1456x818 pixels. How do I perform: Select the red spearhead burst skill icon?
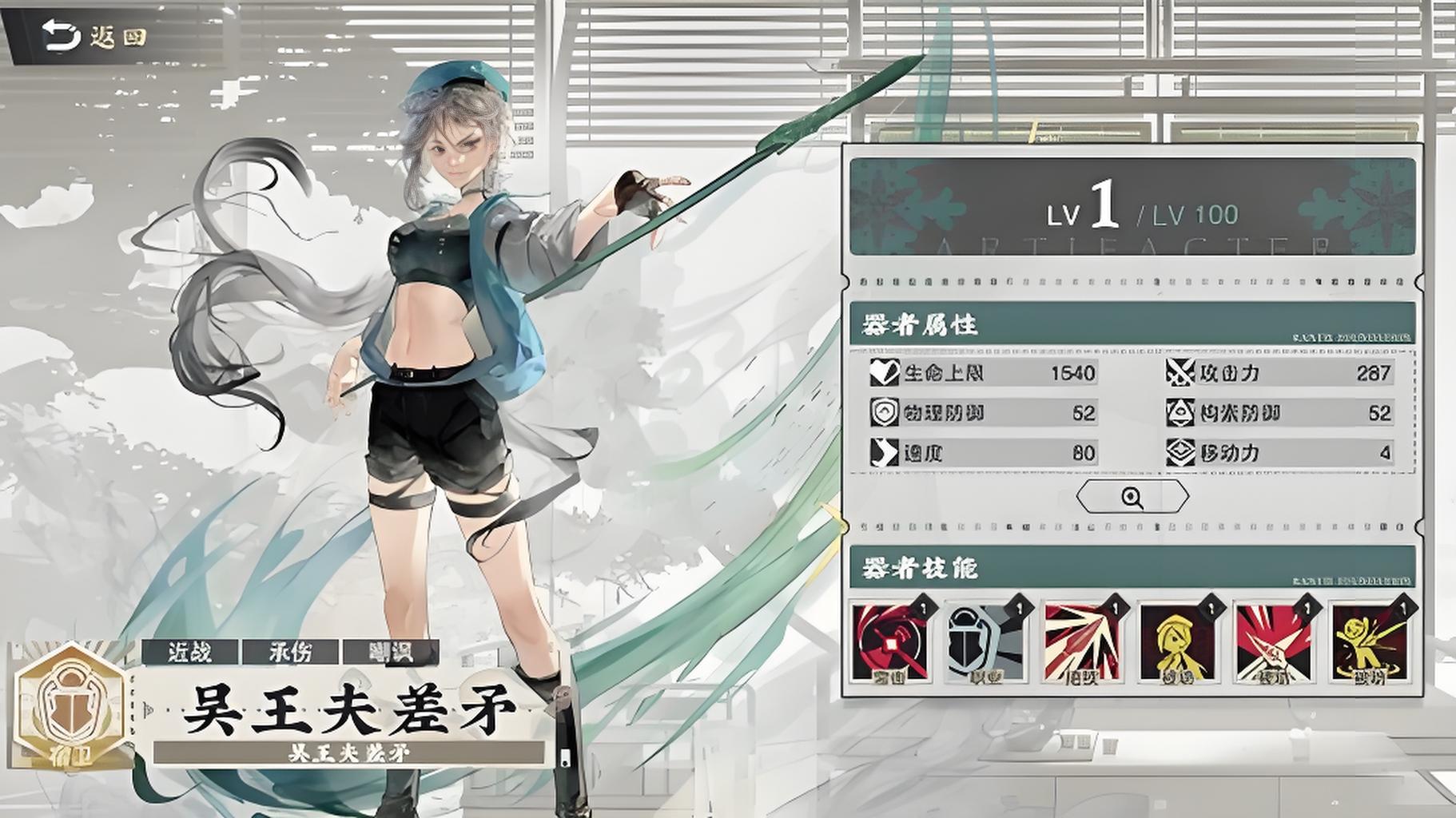(1082, 642)
